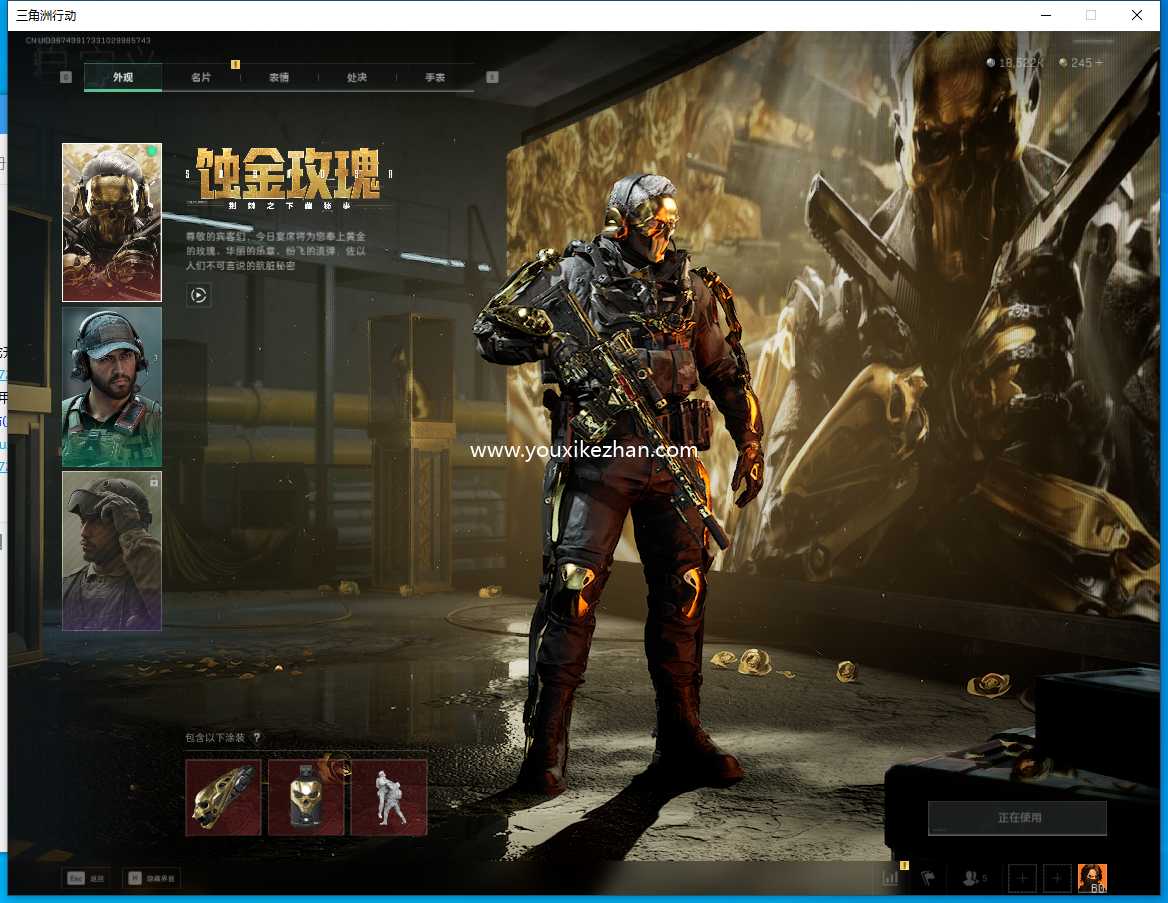
Task: Play the 蚀金玫瑰 skin preview video
Action: click(199, 294)
